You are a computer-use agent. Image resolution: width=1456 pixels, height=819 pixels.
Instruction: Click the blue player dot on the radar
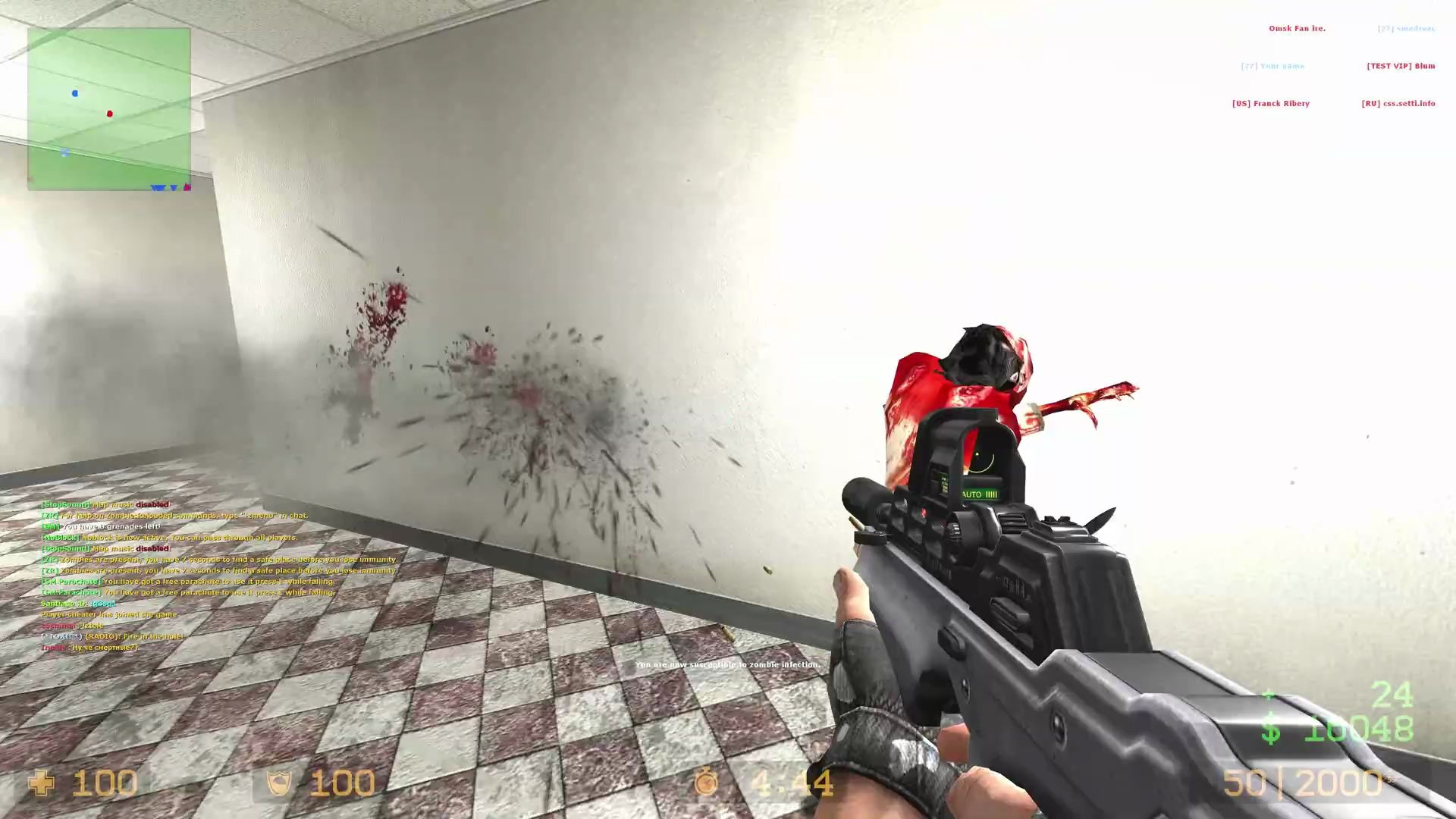[x=74, y=93]
